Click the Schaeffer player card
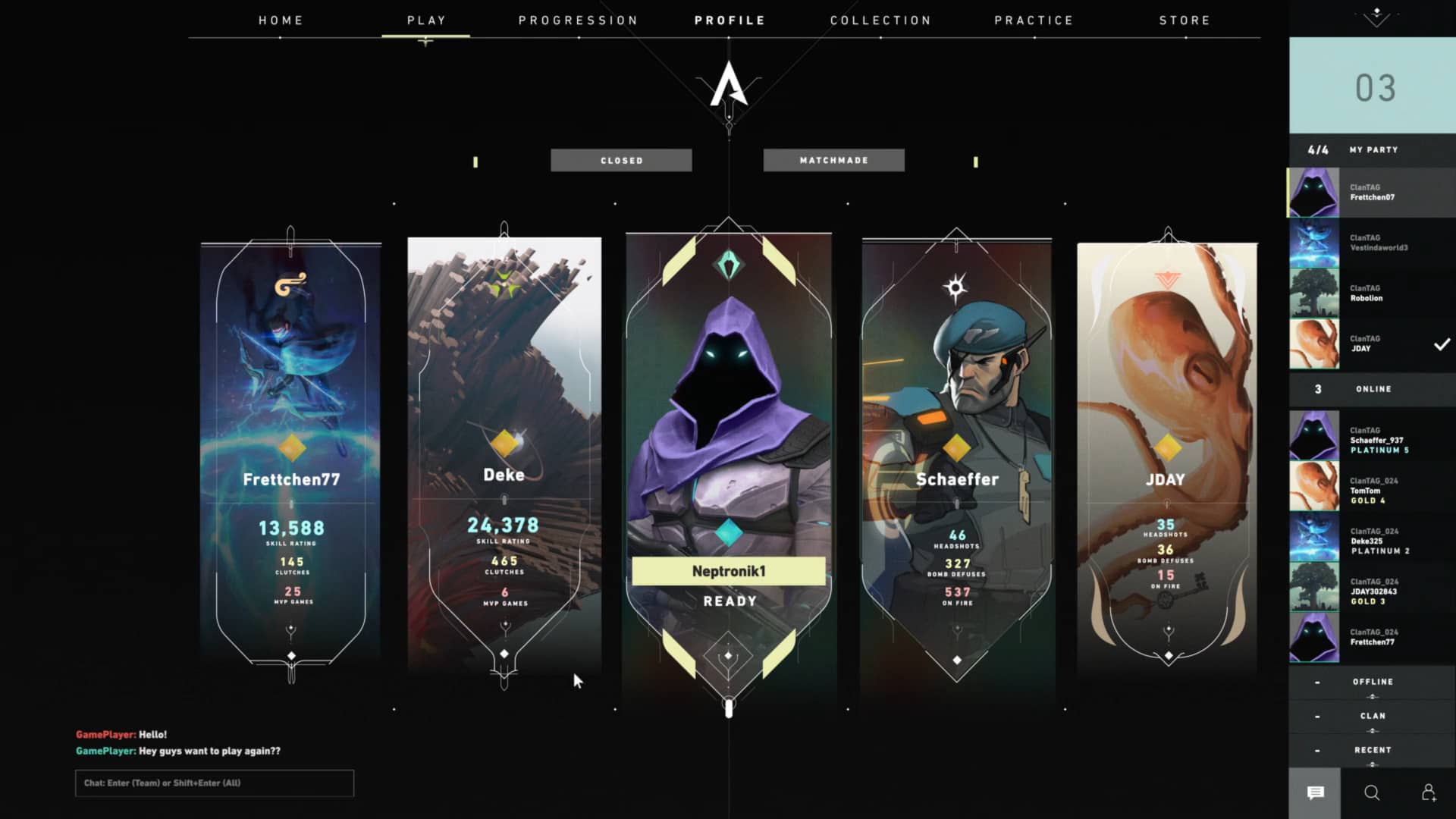 (956, 455)
